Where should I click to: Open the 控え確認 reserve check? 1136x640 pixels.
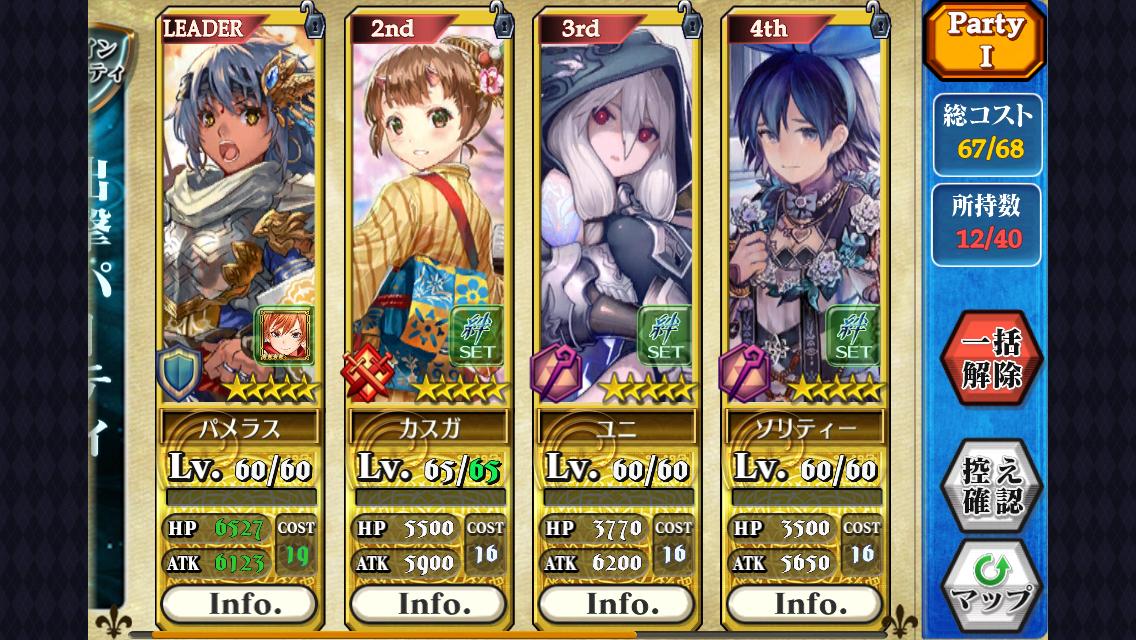(x=990, y=486)
